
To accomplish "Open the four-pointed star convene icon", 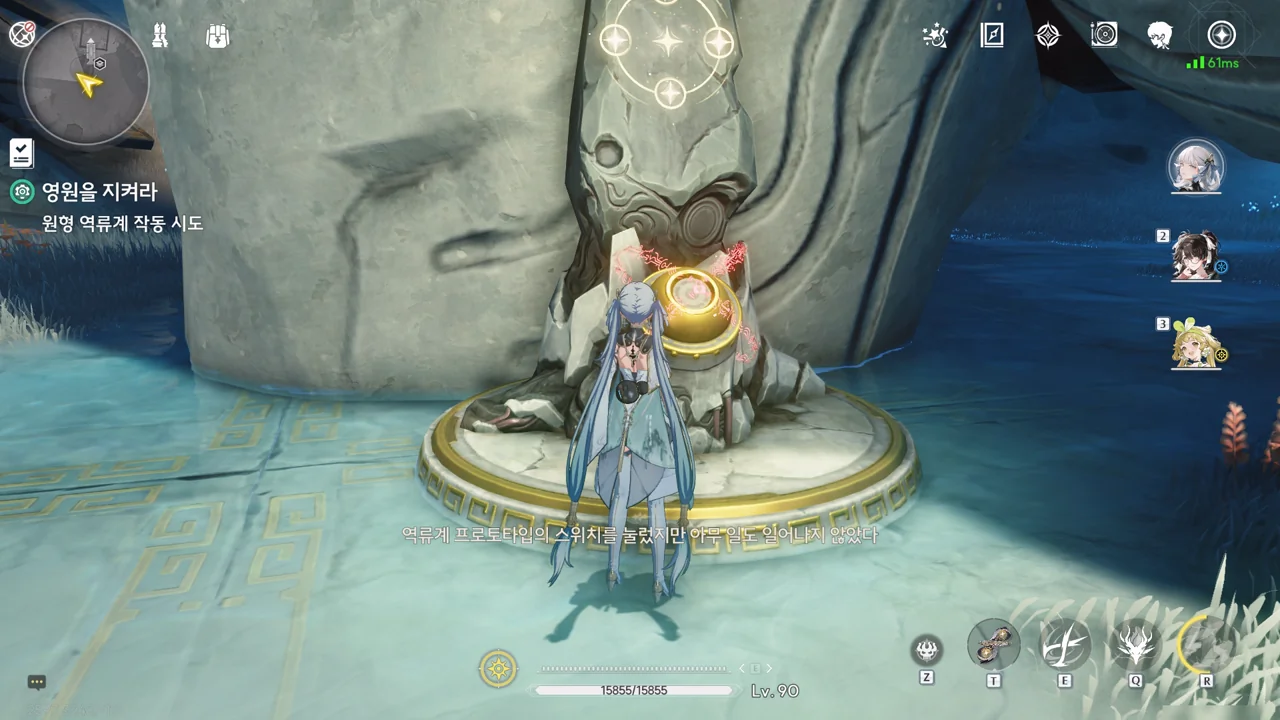I will 1047,36.
